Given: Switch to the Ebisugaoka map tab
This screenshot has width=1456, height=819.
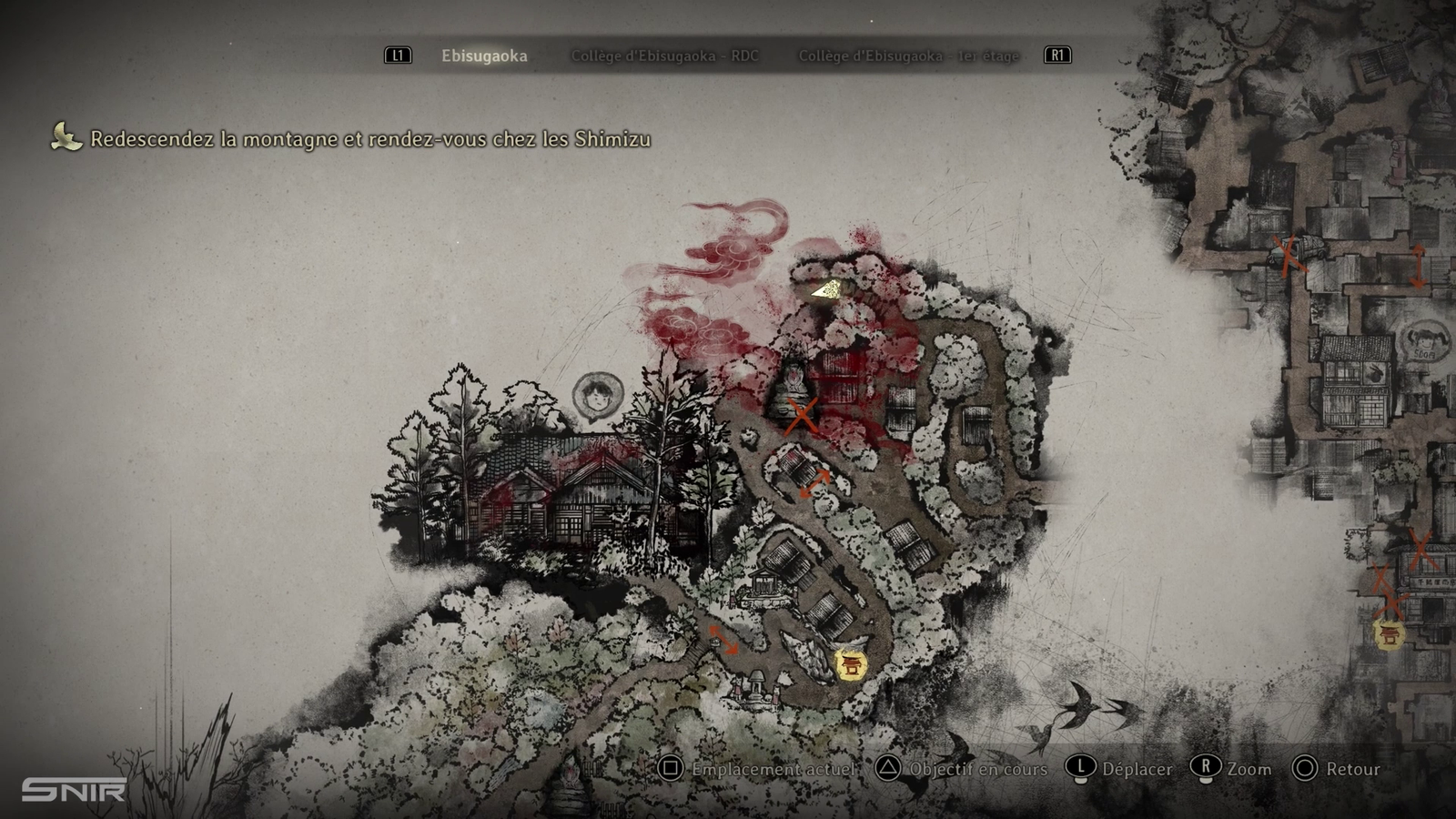Looking at the screenshot, I should coord(484,56).
